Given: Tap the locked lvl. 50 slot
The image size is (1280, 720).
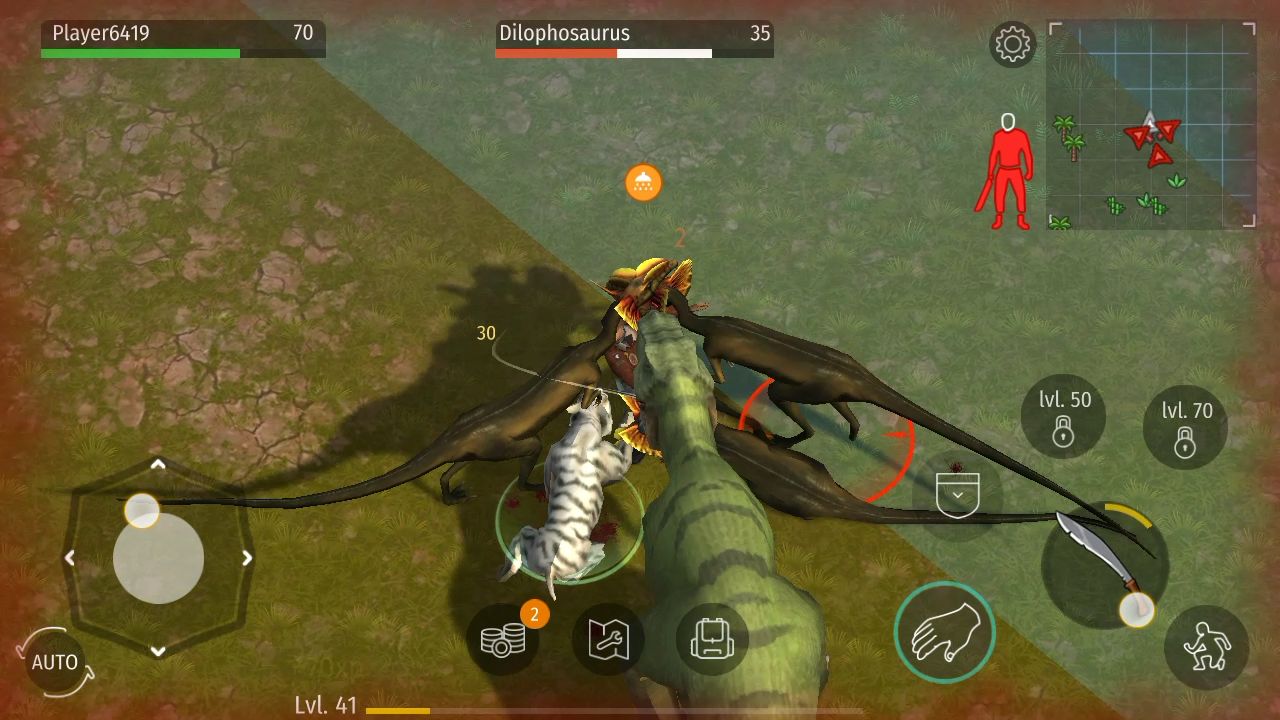Looking at the screenshot, I should click(x=1064, y=416).
